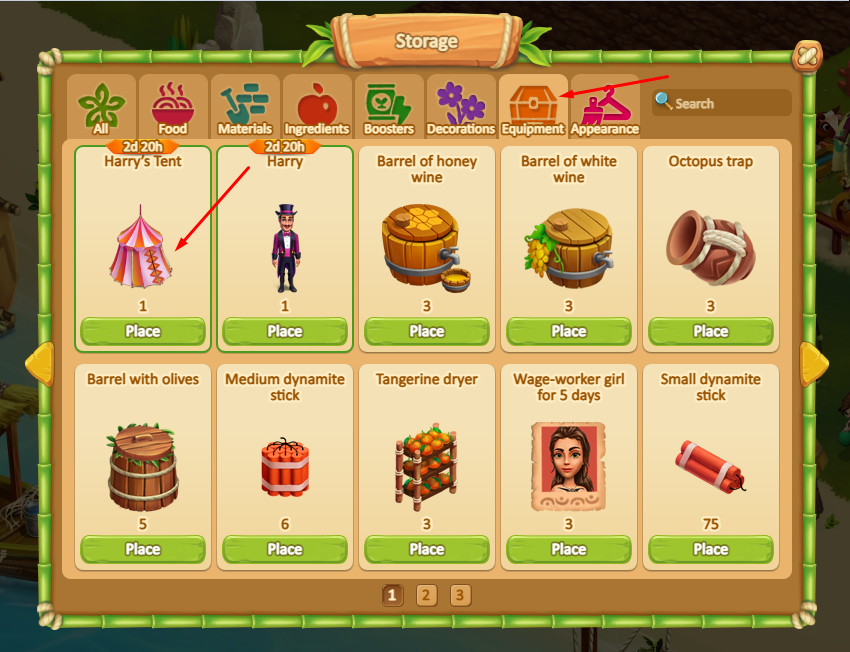The width and height of the screenshot is (850, 652).
Task: Open the Food category tab
Action: coord(172,107)
